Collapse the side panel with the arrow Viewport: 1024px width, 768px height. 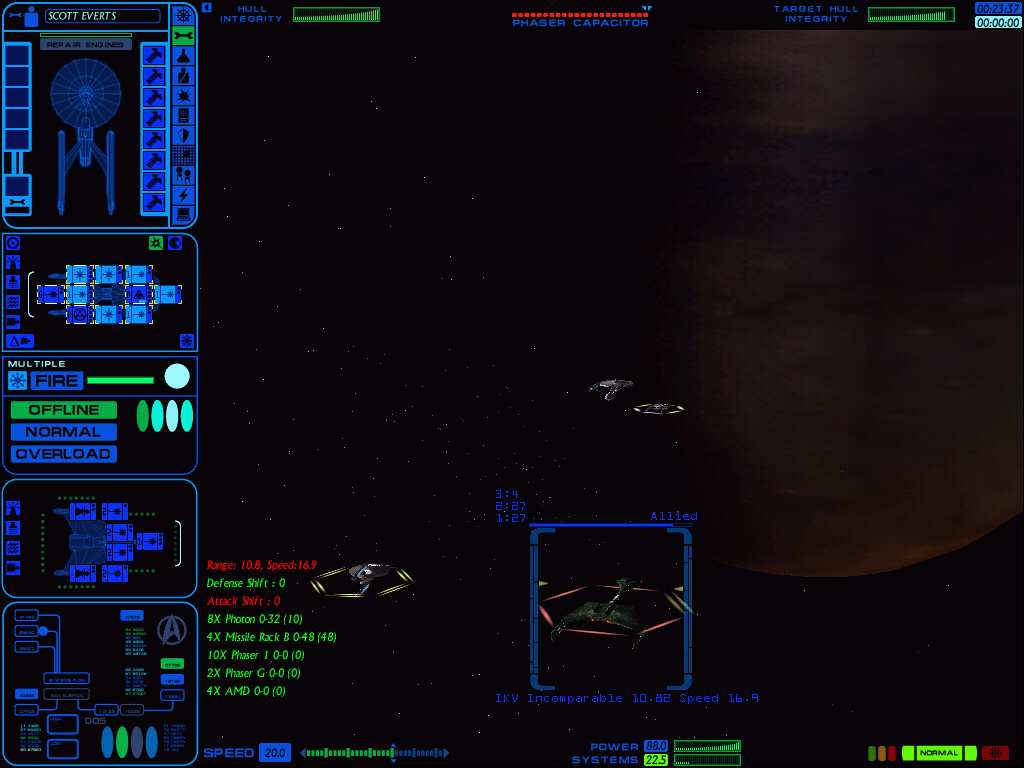coord(206,7)
